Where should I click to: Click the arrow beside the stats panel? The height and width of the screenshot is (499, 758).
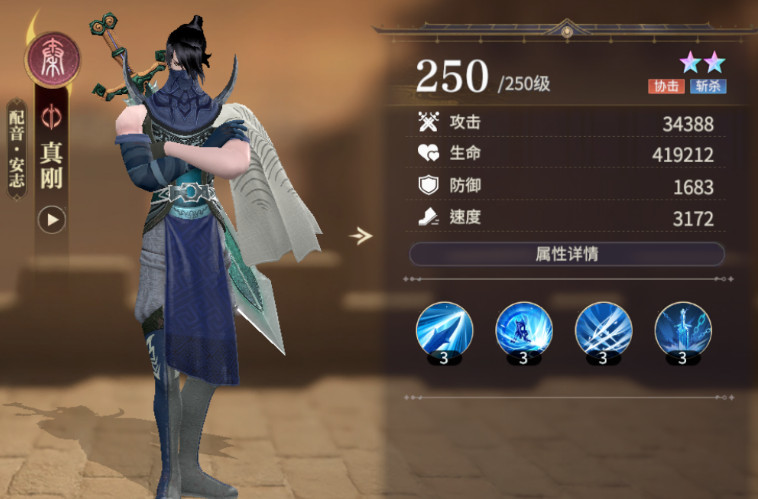360,236
